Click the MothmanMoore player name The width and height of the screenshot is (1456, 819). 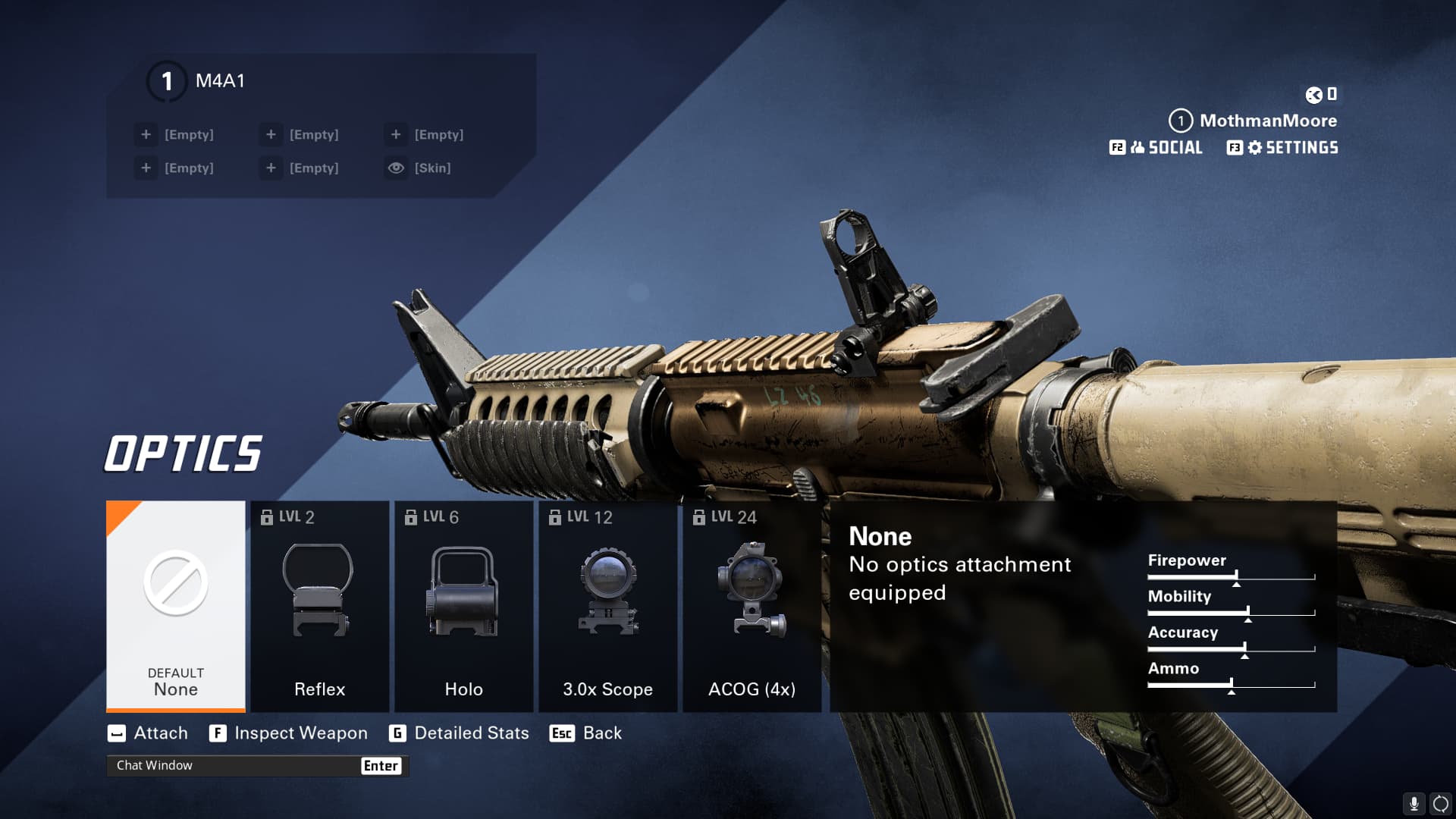[x=1267, y=121]
